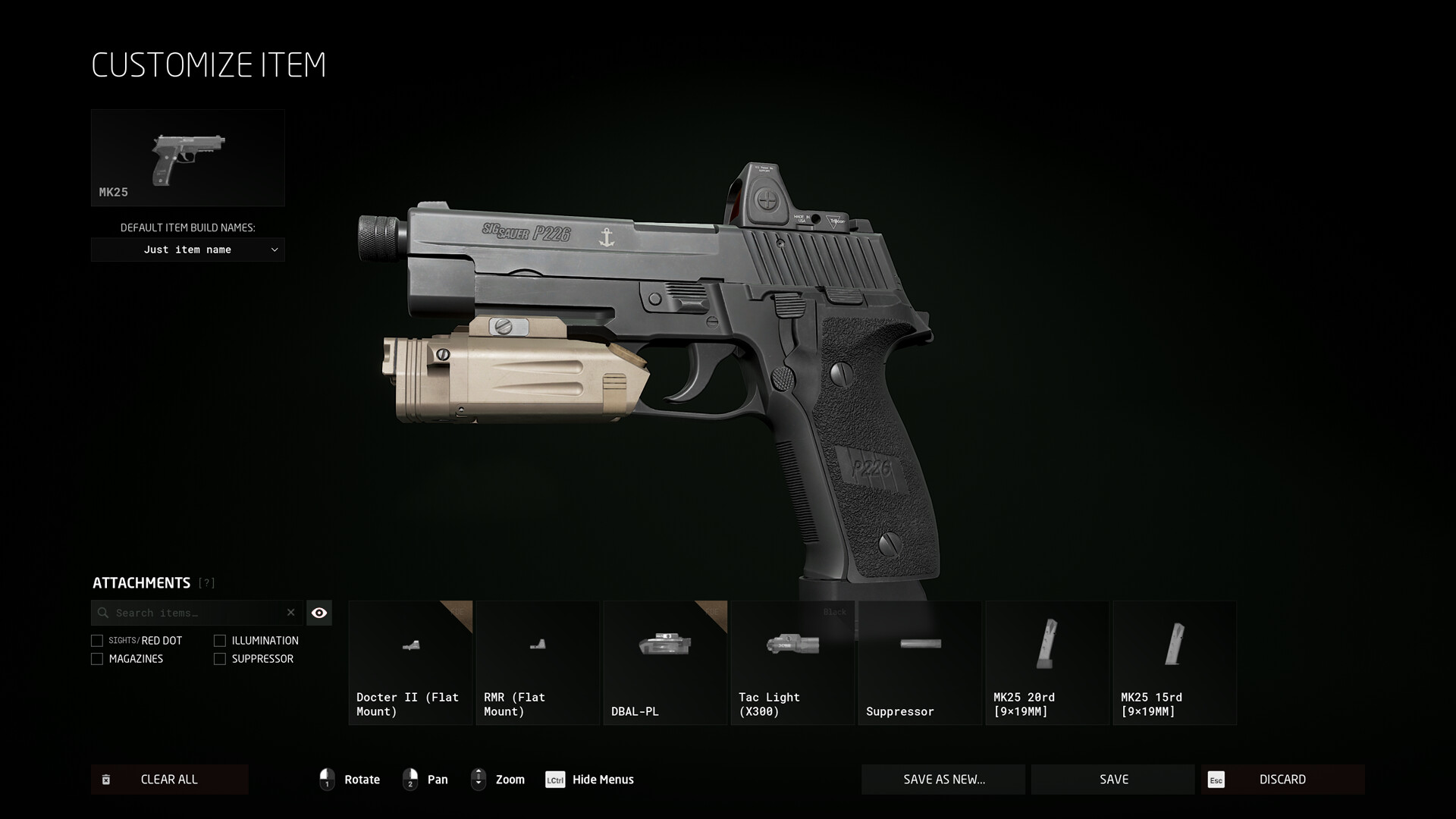Discard the customization changes

point(1282,780)
